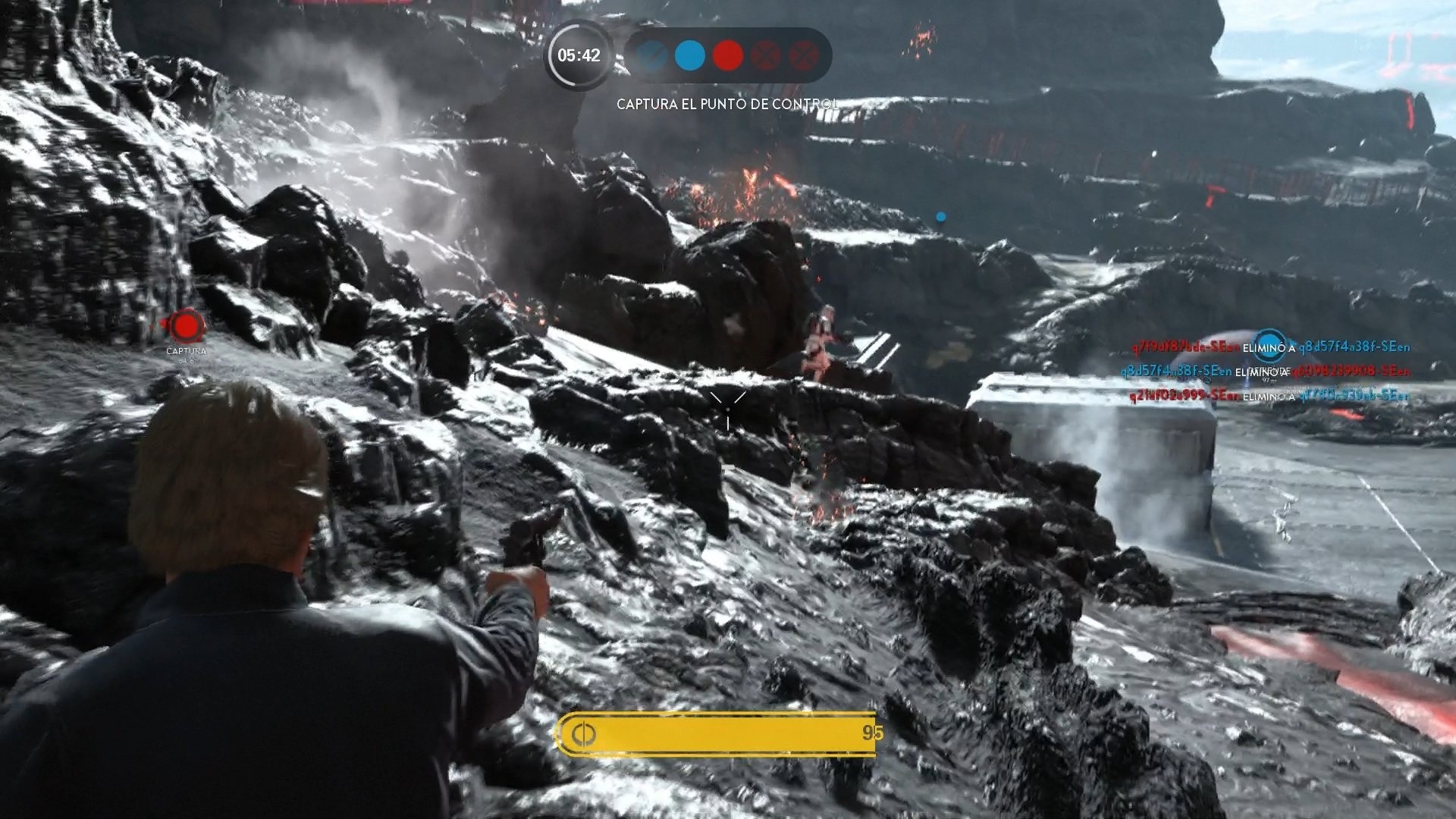Toggle the 05:42 match timer display
The image size is (1456, 819).
tap(578, 55)
